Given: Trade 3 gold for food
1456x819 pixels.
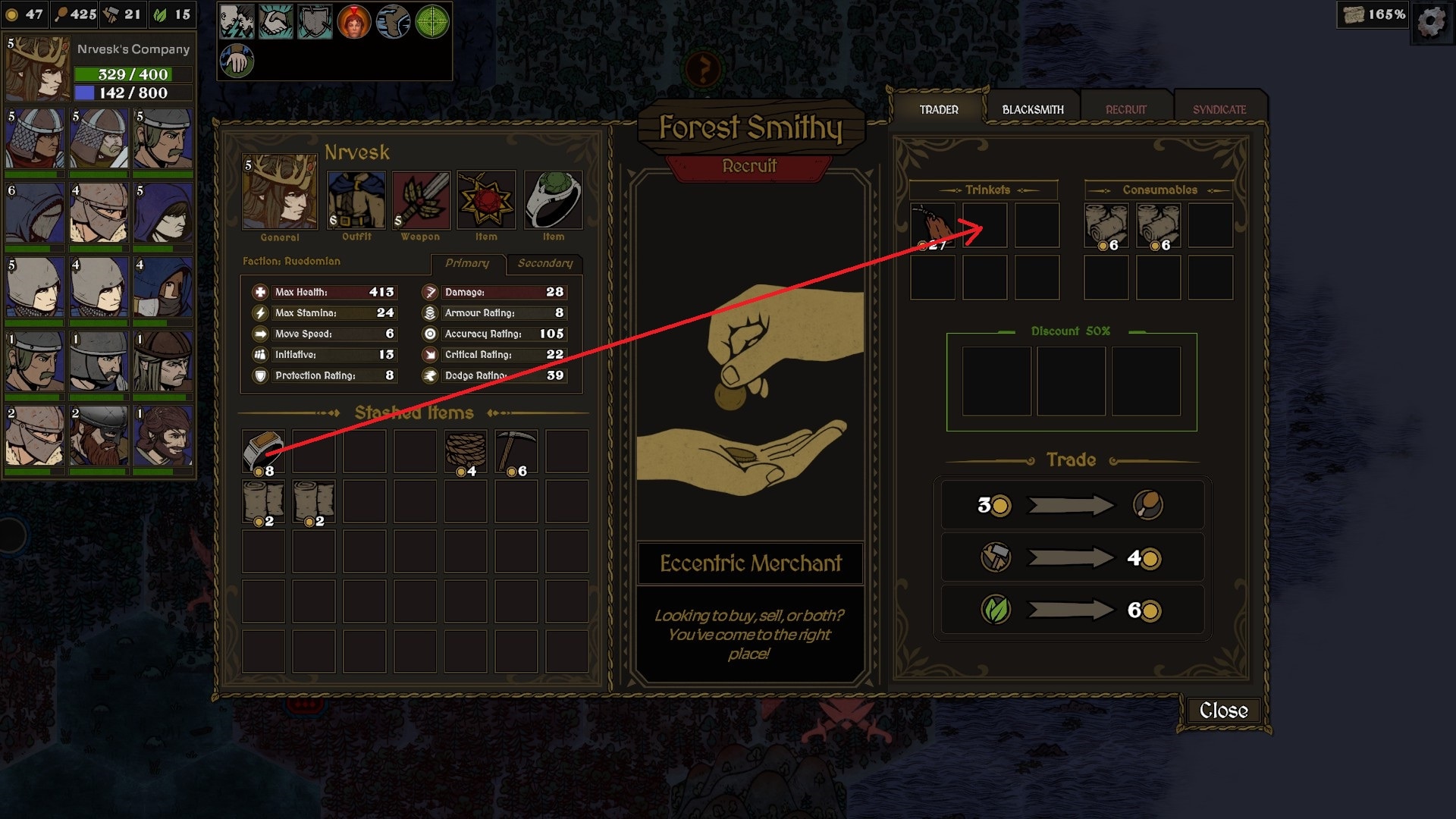Looking at the screenshot, I should [1071, 505].
